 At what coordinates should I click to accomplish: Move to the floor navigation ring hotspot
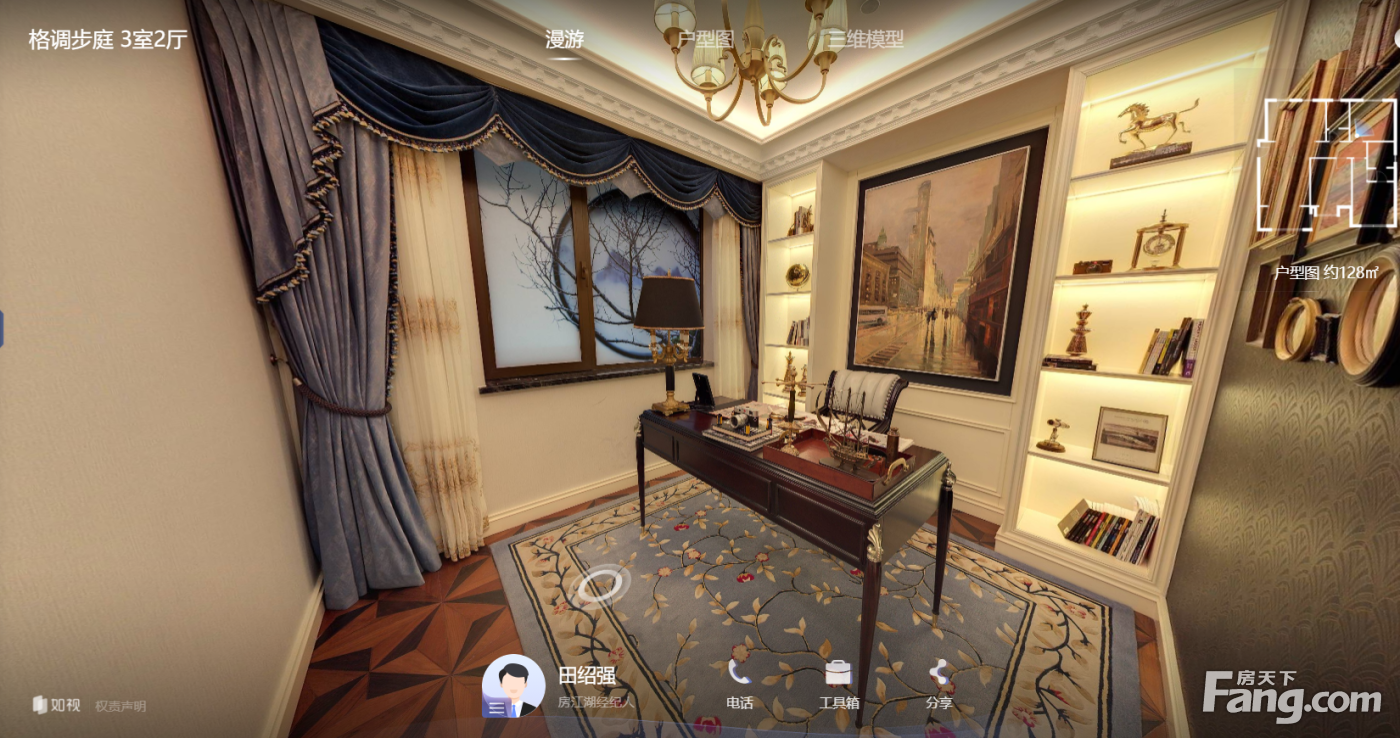click(603, 584)
